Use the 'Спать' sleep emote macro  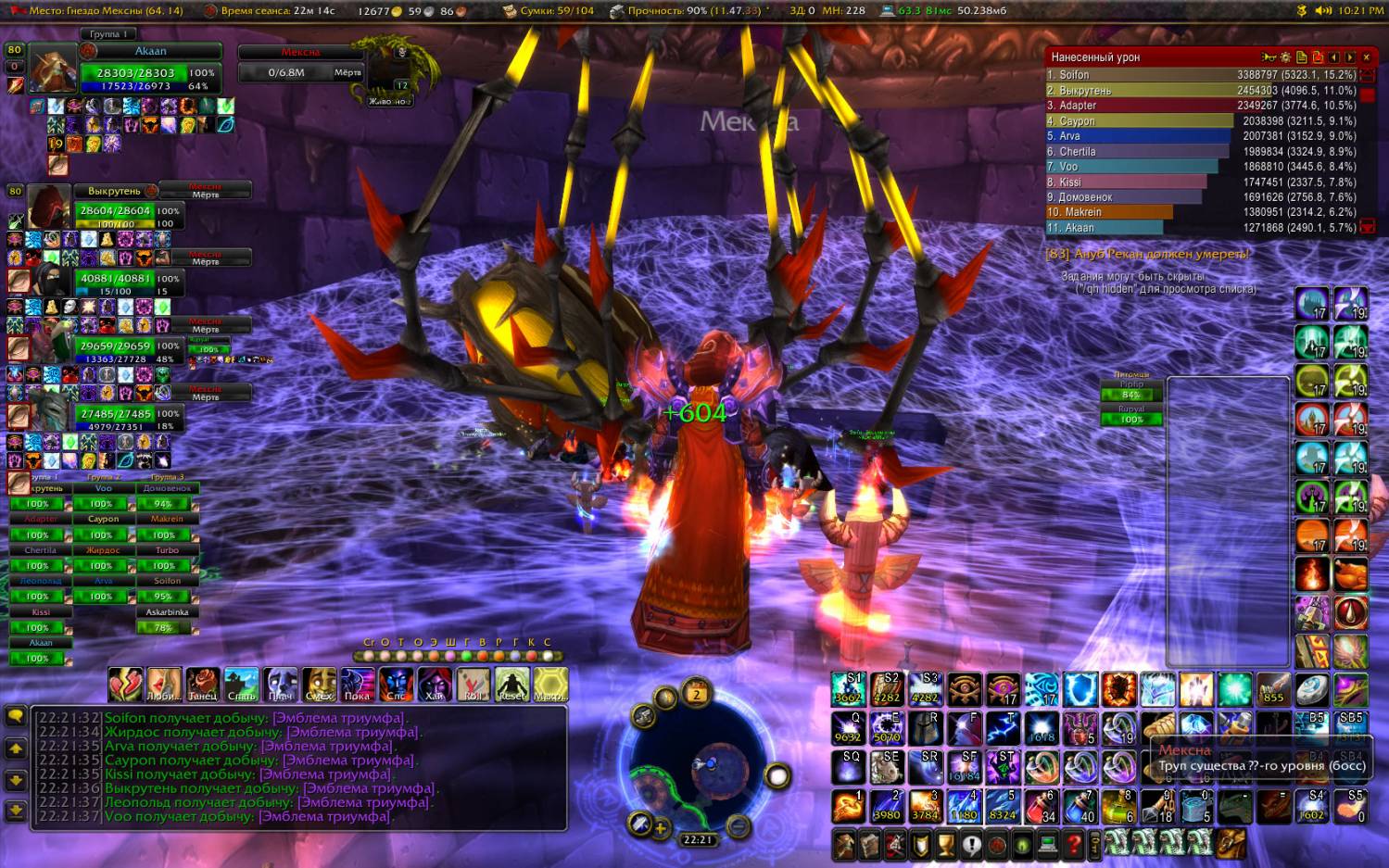click(241, 685)
